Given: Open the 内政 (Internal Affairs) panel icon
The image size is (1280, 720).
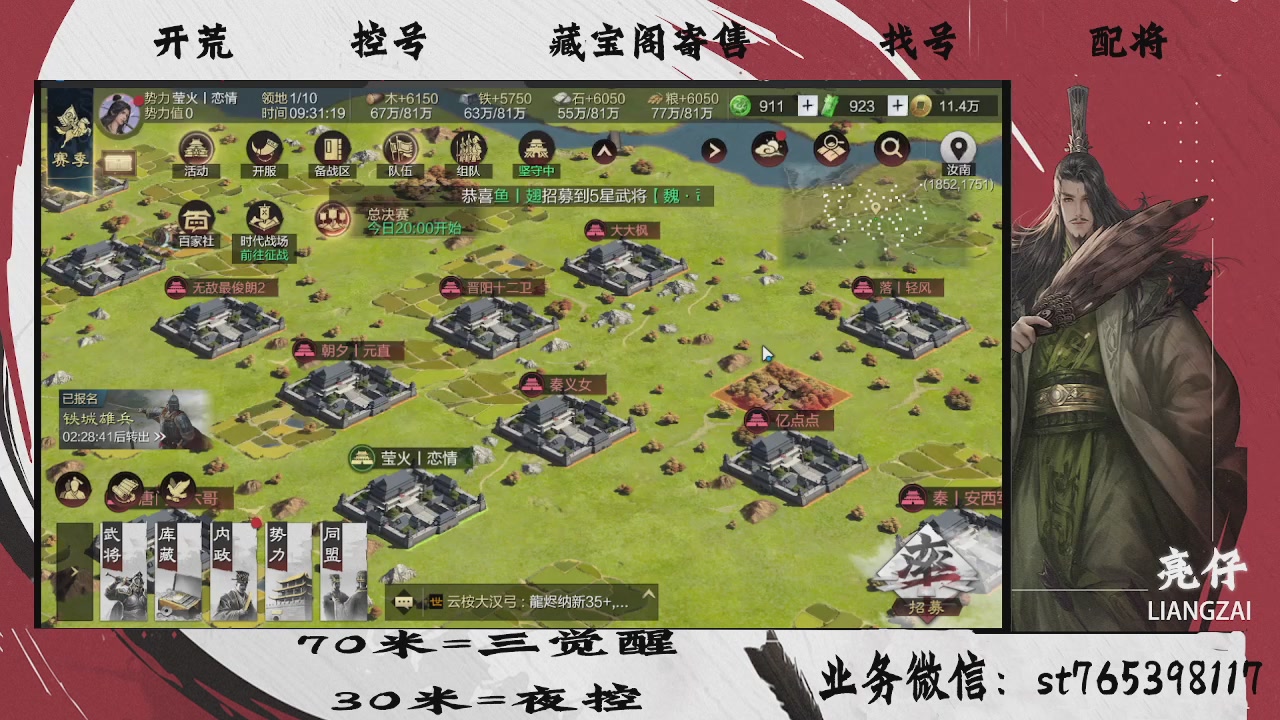Looking at the screenshot, I should coord(232,572).
